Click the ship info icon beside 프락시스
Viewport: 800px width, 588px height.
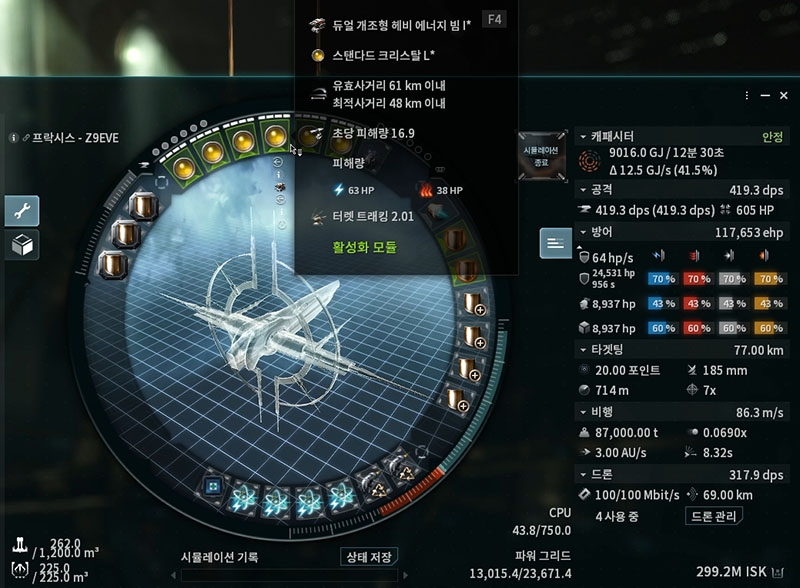click(x=14, y=138)
